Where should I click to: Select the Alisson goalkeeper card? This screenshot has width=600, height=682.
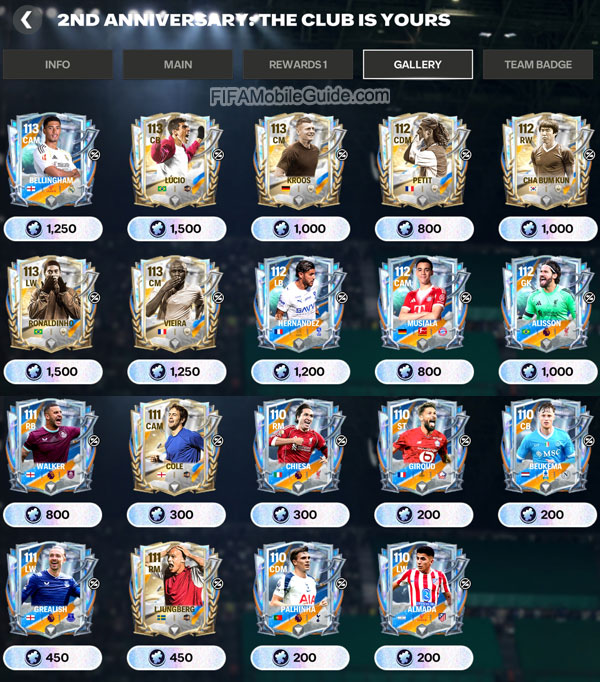point(548,303)
